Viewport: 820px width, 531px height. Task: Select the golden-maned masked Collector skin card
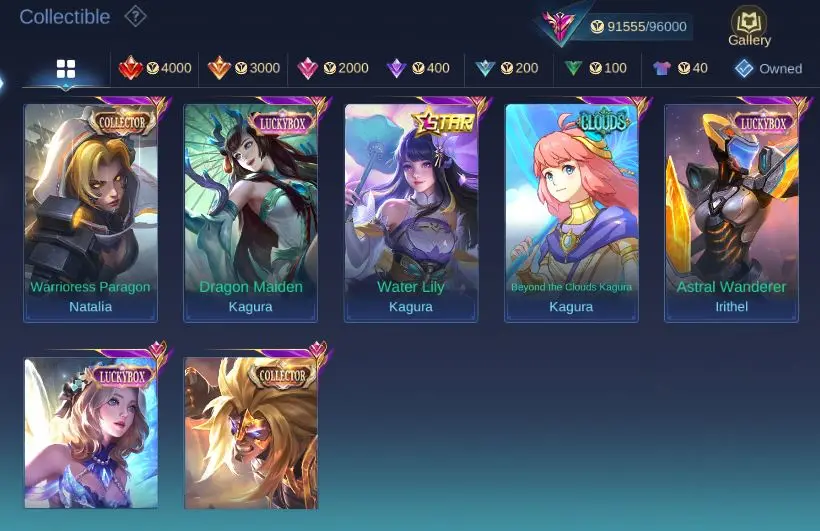(251, 432)
